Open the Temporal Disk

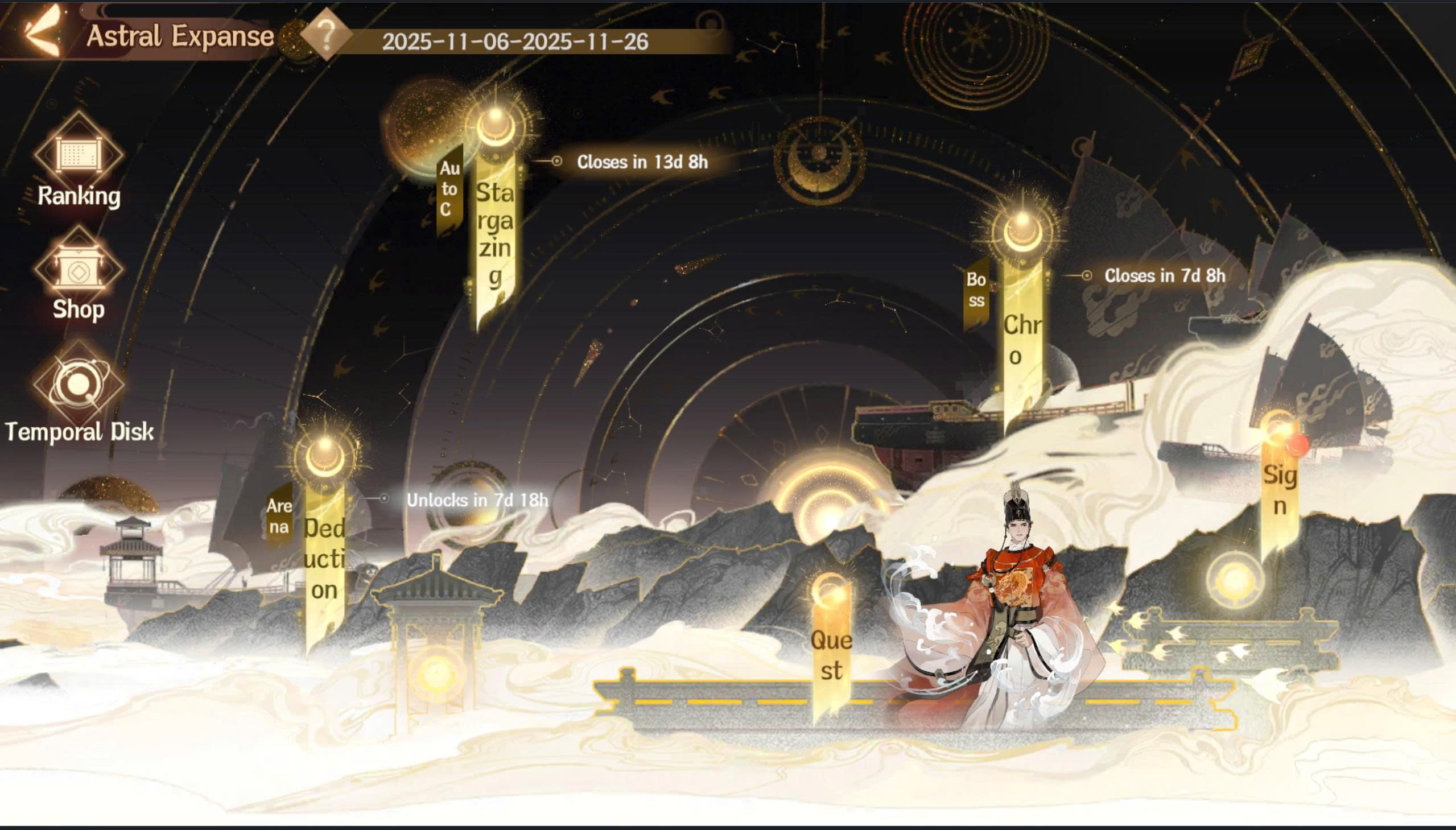(79, 393)
